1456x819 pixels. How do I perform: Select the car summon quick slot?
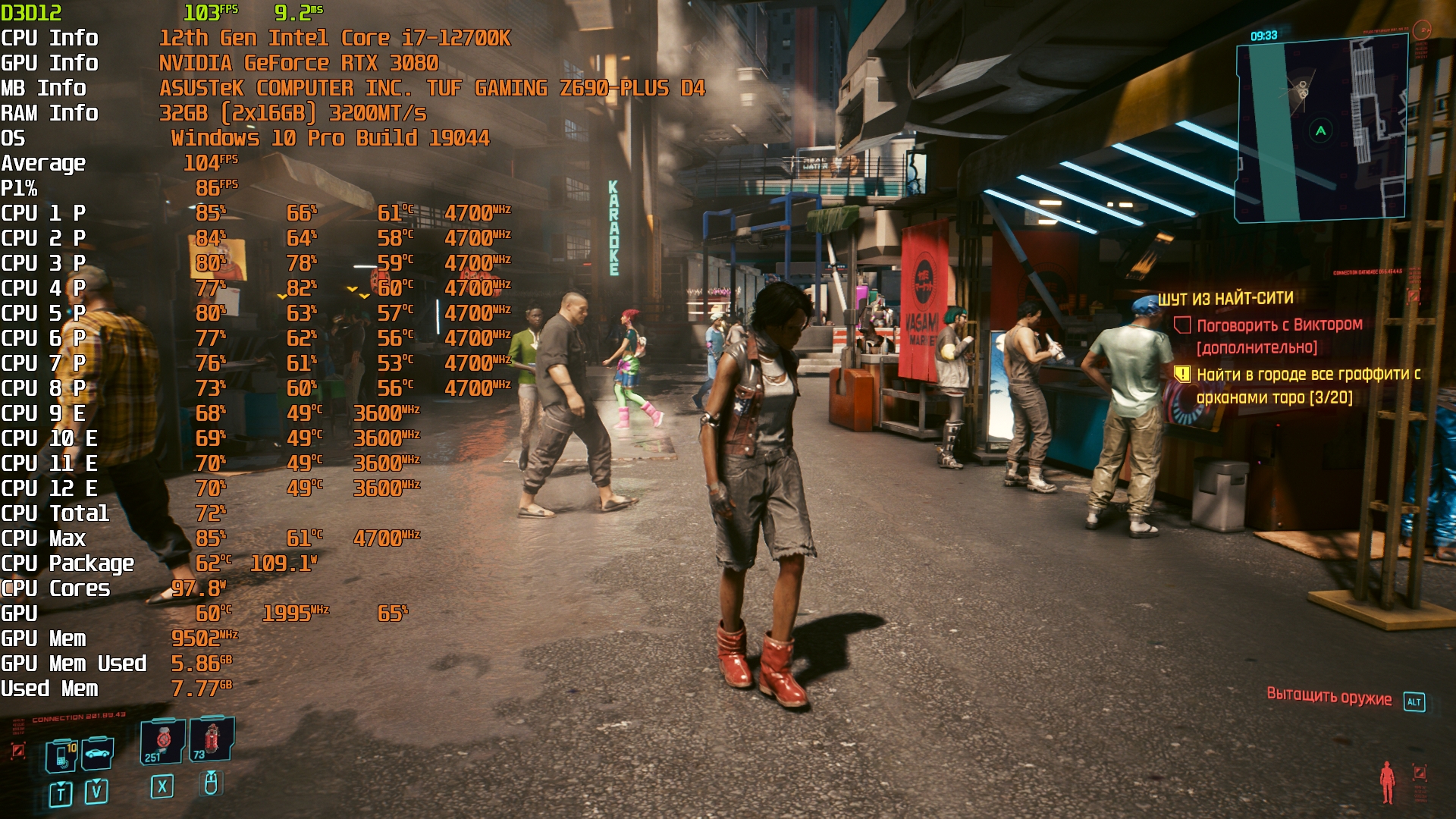pos(98,753)
